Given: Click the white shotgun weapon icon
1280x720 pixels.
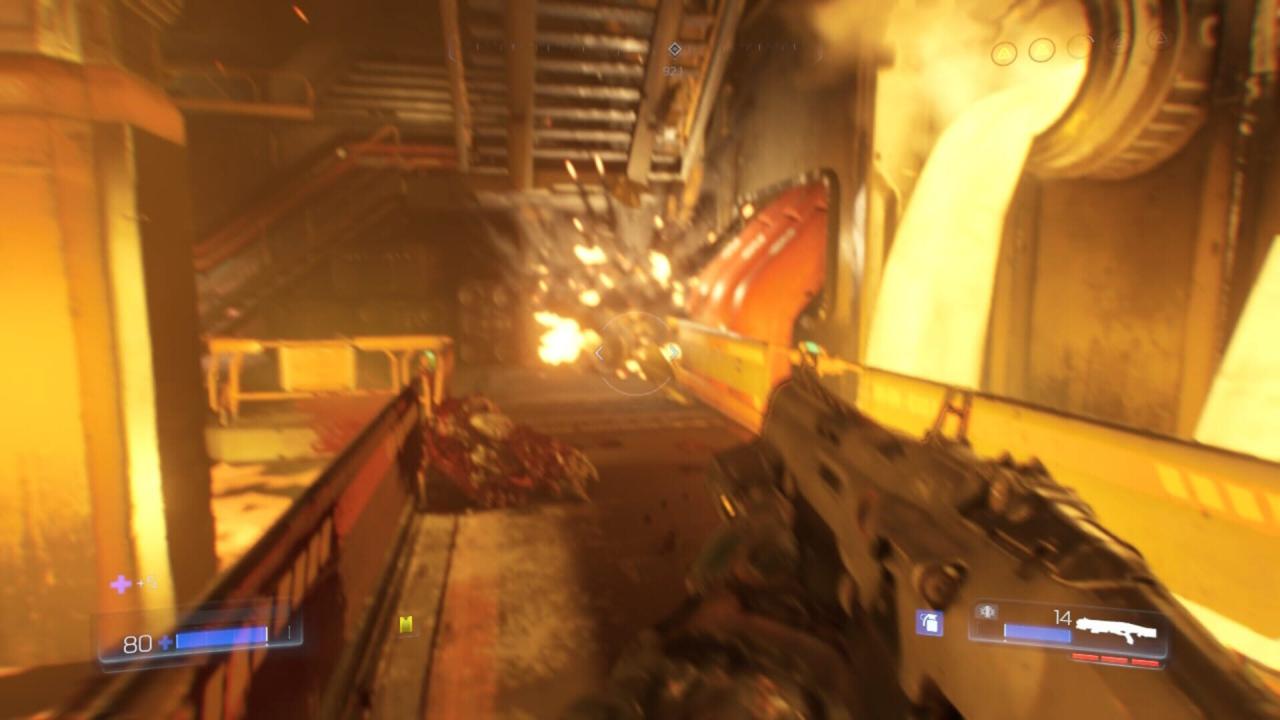Looking at the screenshot, I should click(1118, 629).
